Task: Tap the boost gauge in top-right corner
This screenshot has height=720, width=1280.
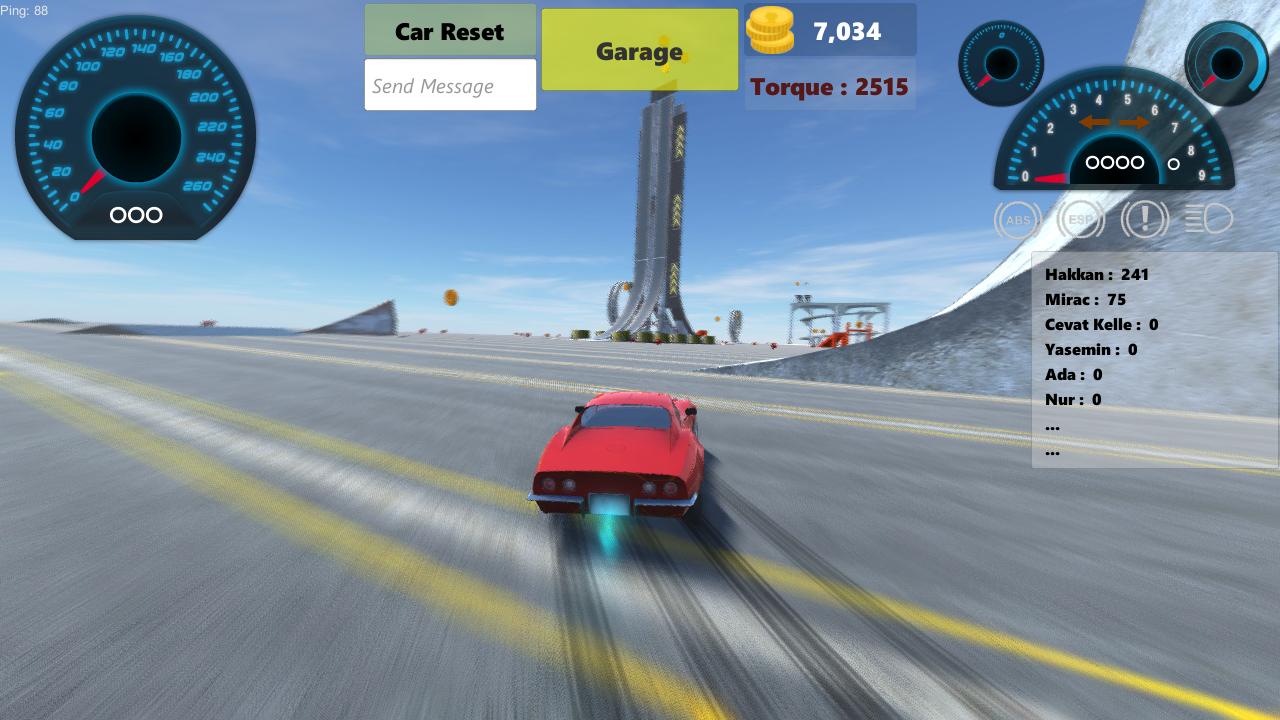Action: (1225, 62)
